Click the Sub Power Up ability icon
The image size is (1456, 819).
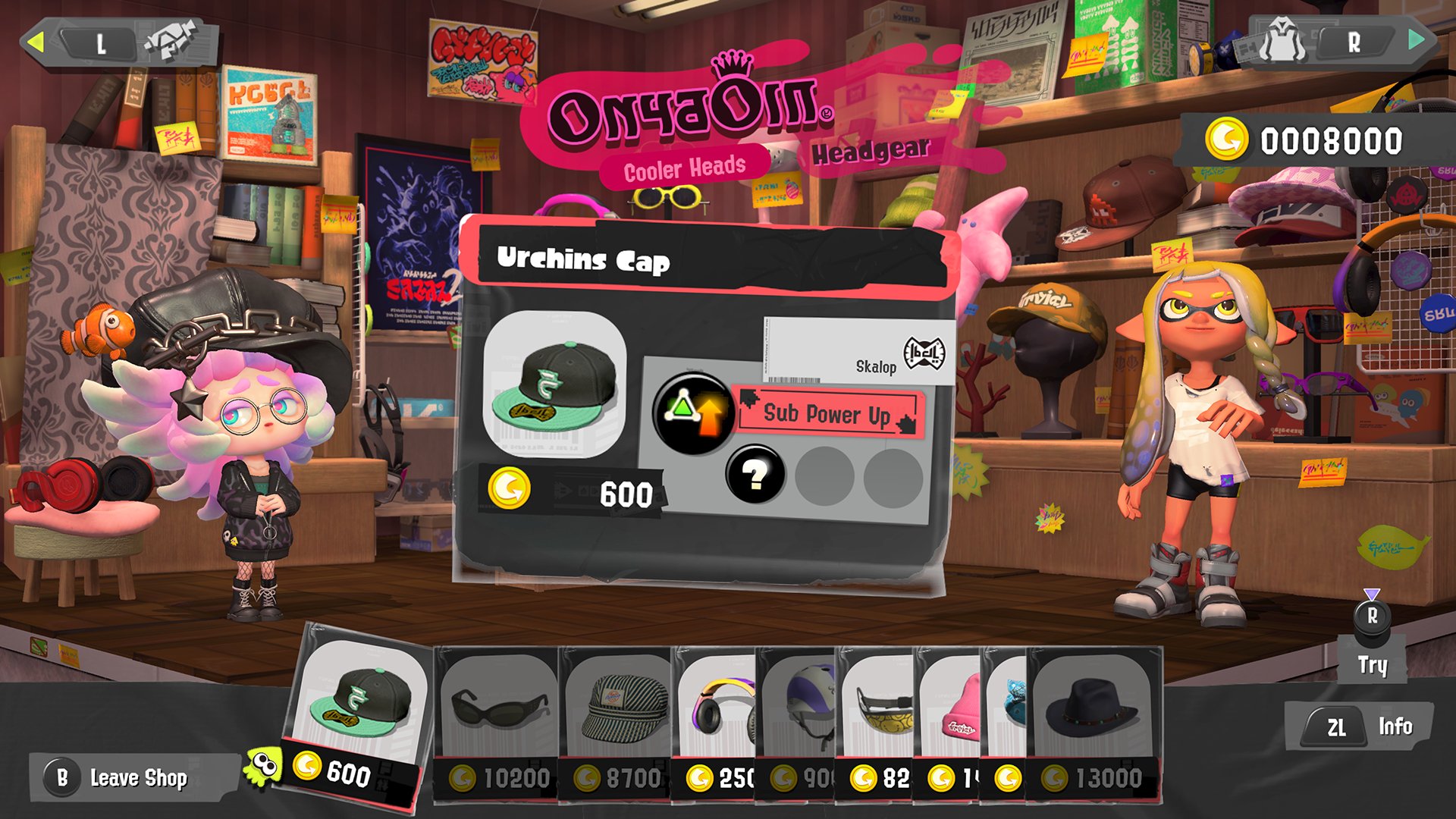pyautogui.click(x=692, y=413)
